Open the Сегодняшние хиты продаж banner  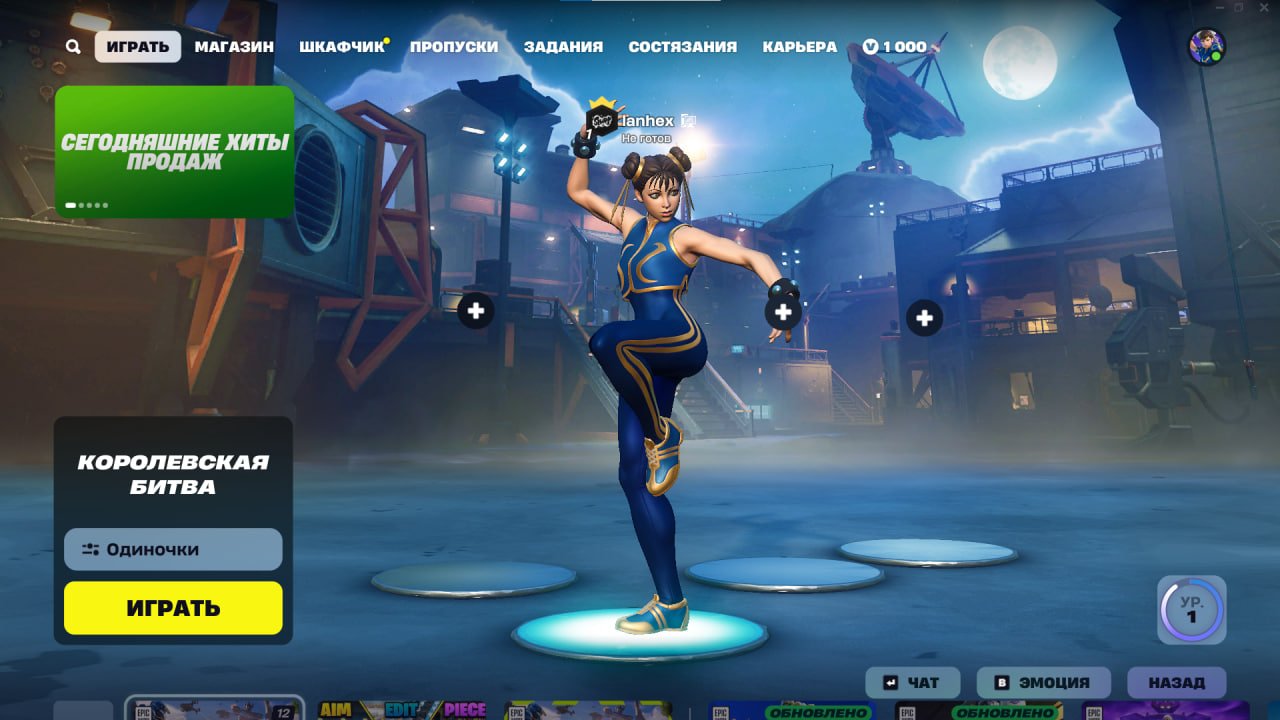click(174, 152)
